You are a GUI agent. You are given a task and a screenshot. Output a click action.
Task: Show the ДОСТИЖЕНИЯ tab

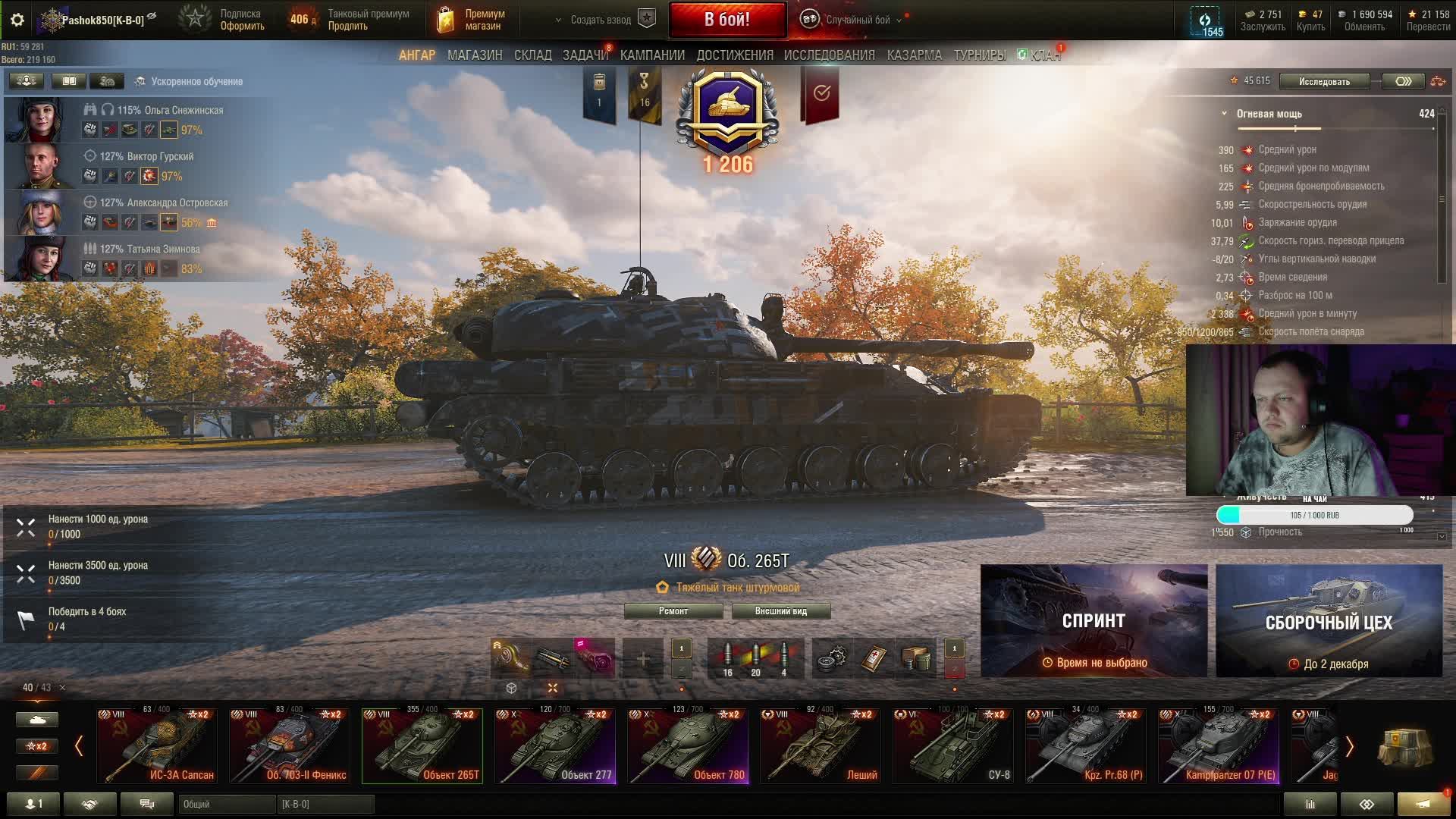[x=735, y=55]
